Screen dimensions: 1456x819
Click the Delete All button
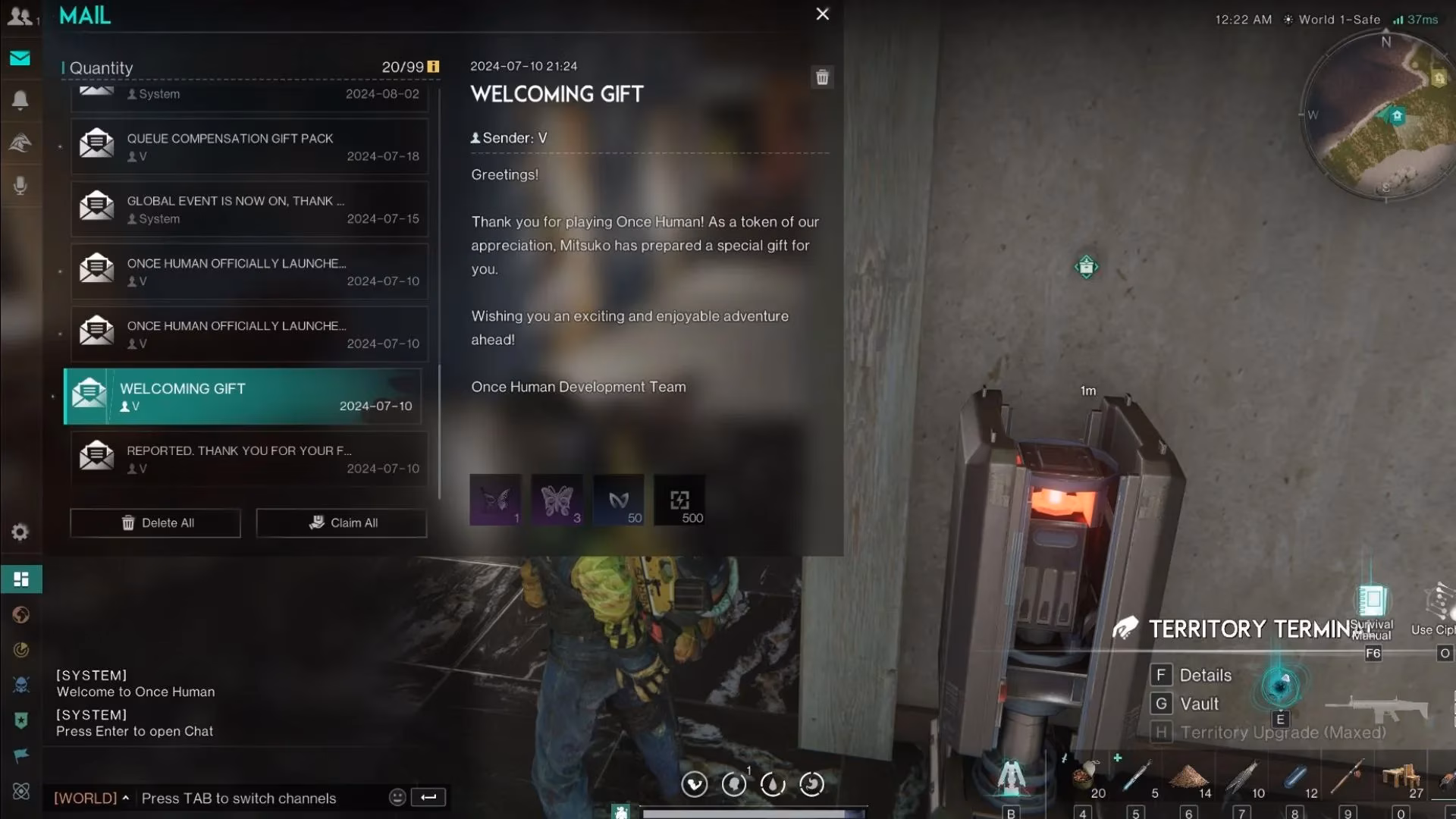(155, 523)
